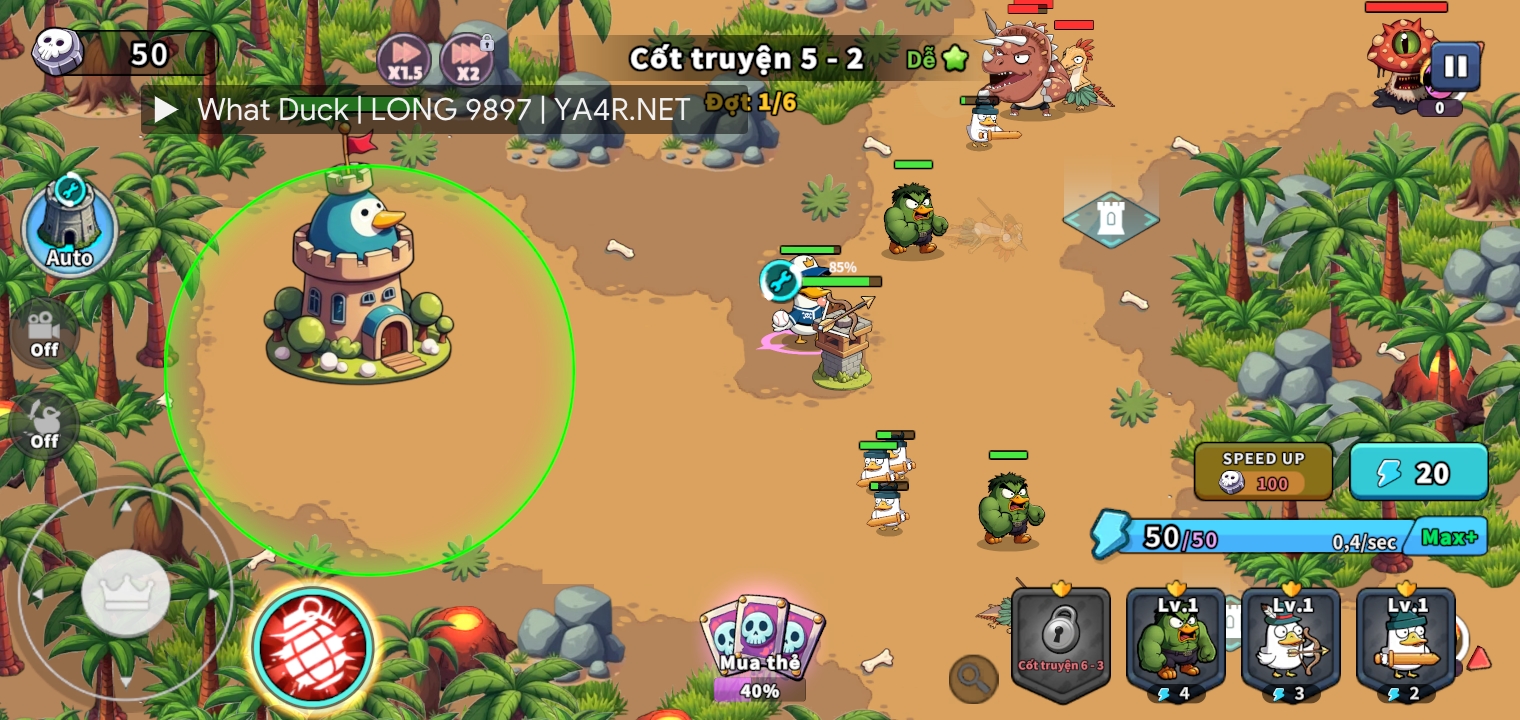Summon the archer duck unit card
This screenshot has width=1520, height=720.
pos(1291,645)
